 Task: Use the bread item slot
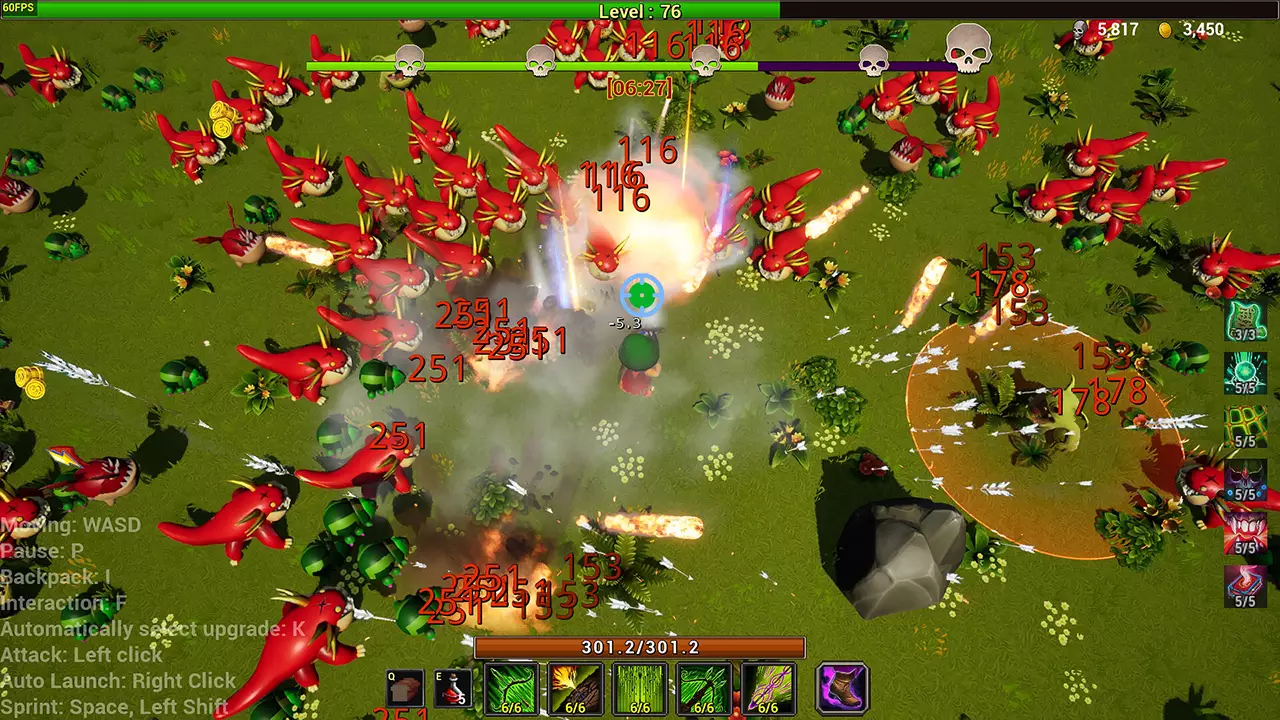(x=407, y=689)
